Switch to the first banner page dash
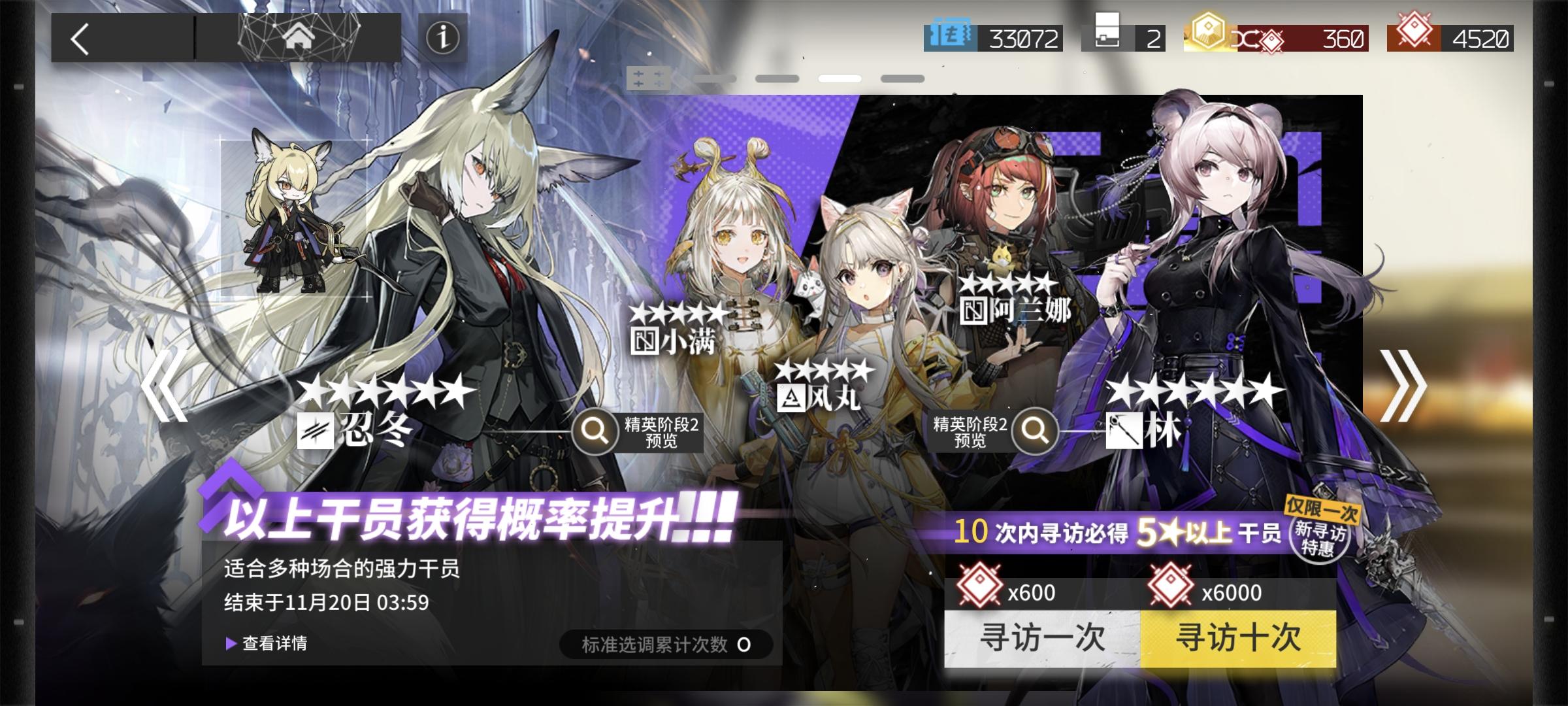 point(715,78)
